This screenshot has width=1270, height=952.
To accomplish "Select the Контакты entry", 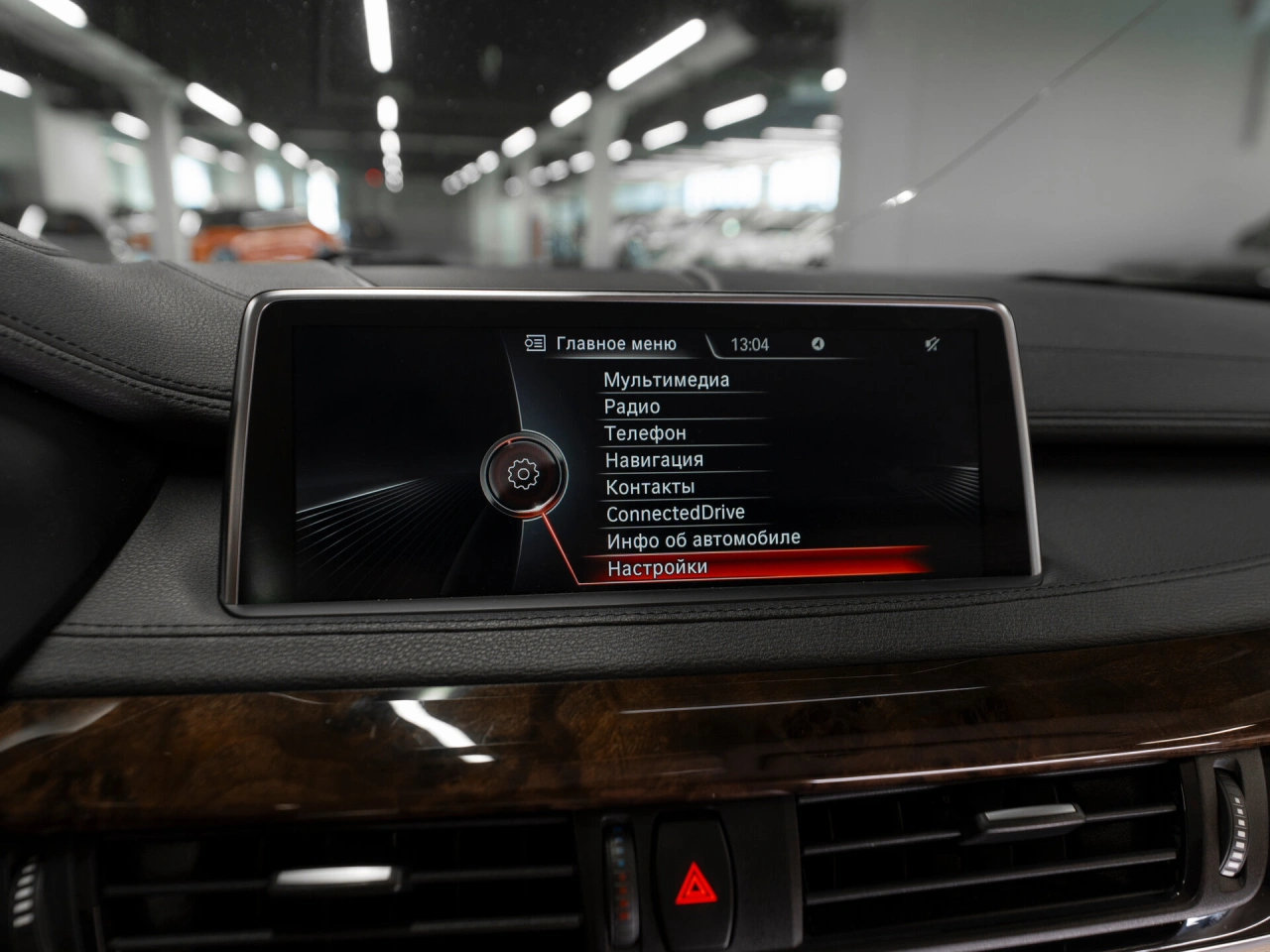I will point(650,487).
